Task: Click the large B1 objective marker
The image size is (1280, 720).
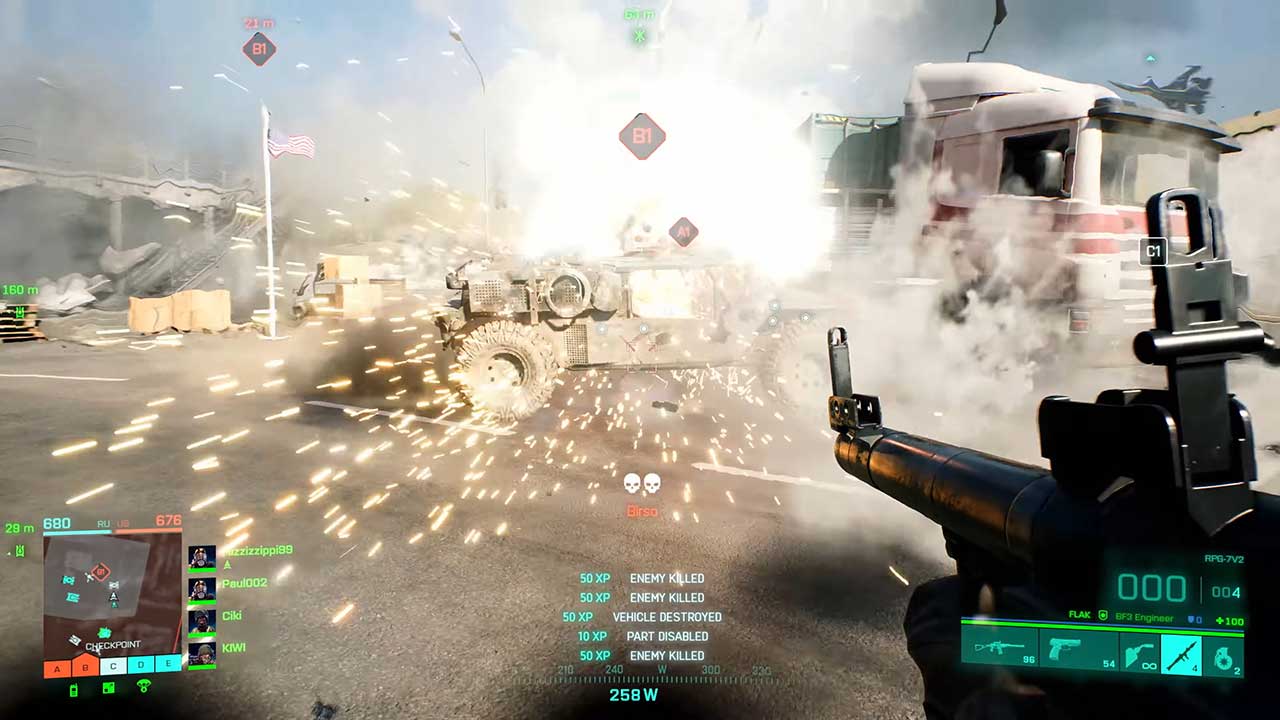Action: [x=642, y=136]
